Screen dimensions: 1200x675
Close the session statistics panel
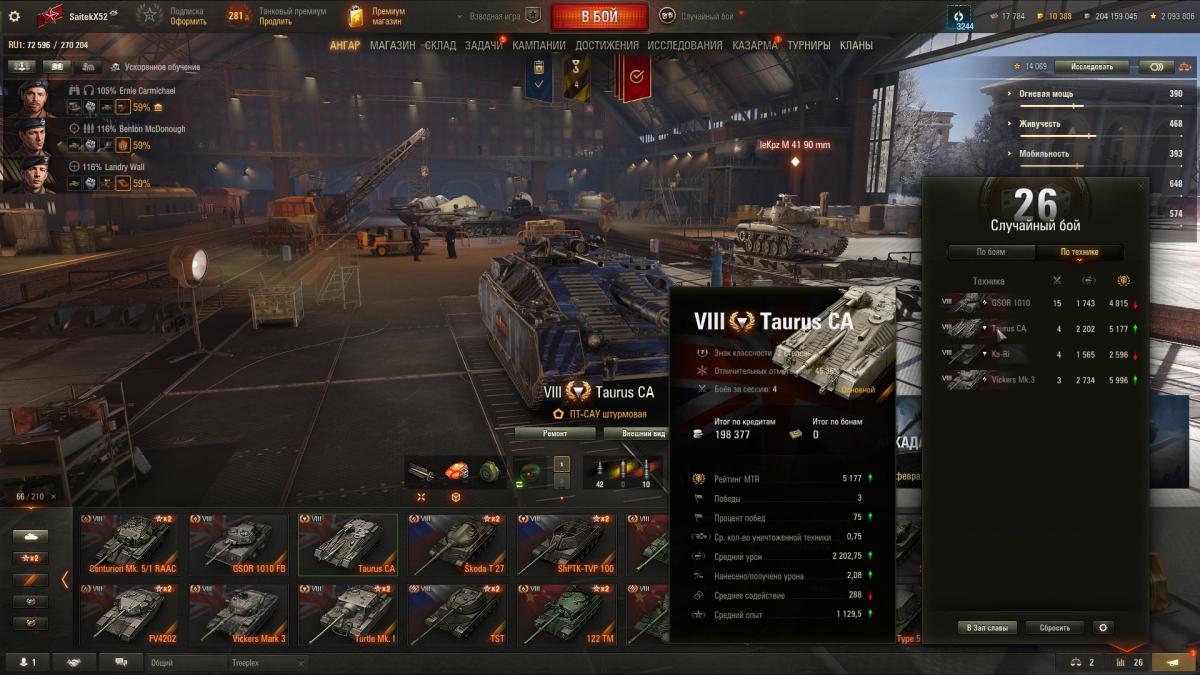1142,186
